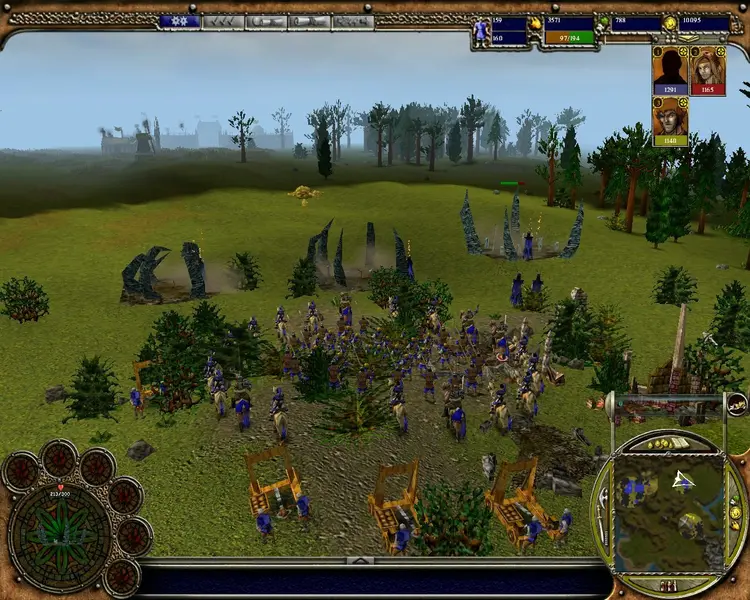Select the silhouette hero portrait
The height and width of the screenshot is (600, 750).
click(x=670, y=71)
